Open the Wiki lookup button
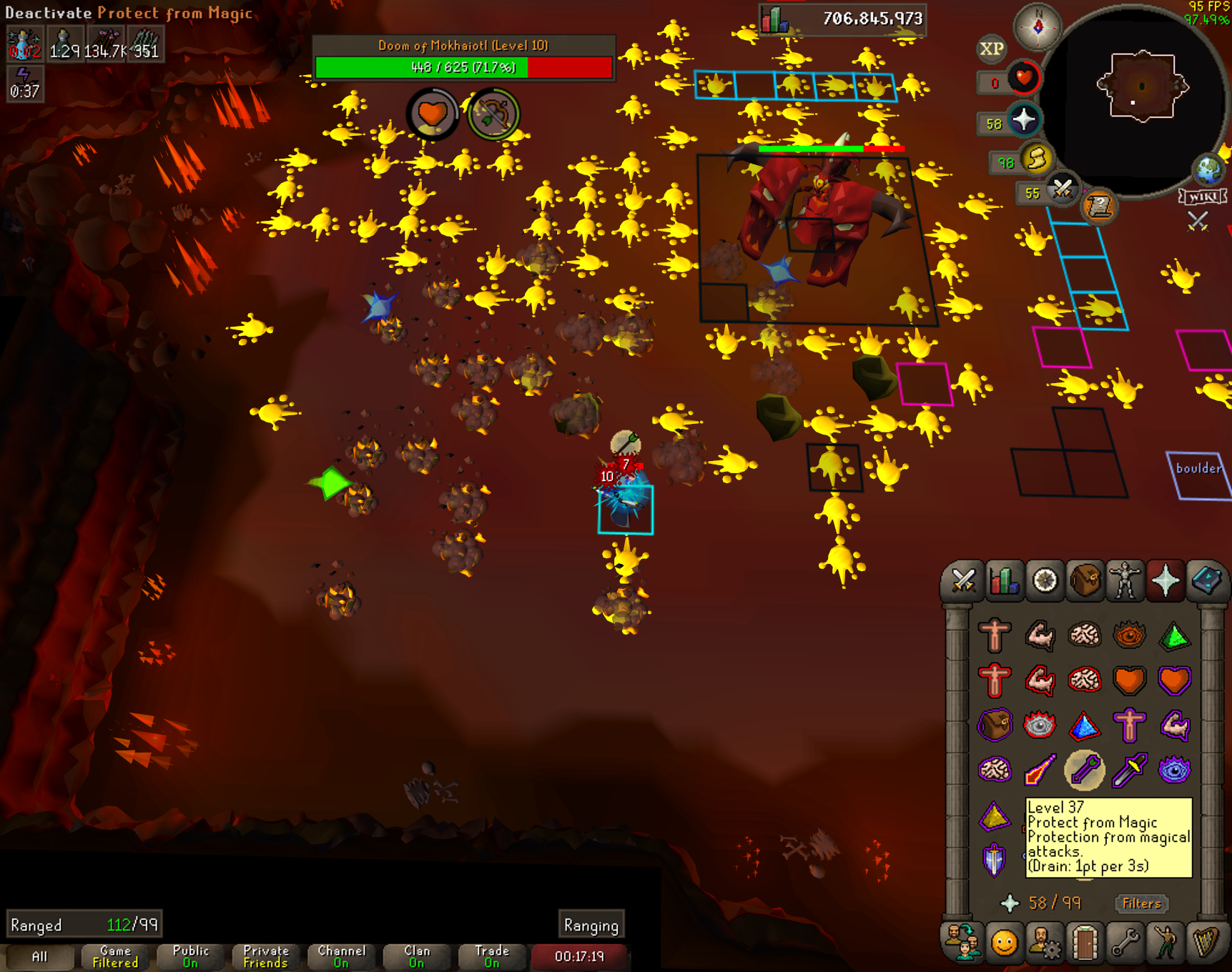The image size is (1232, 972). (1203, 197)
